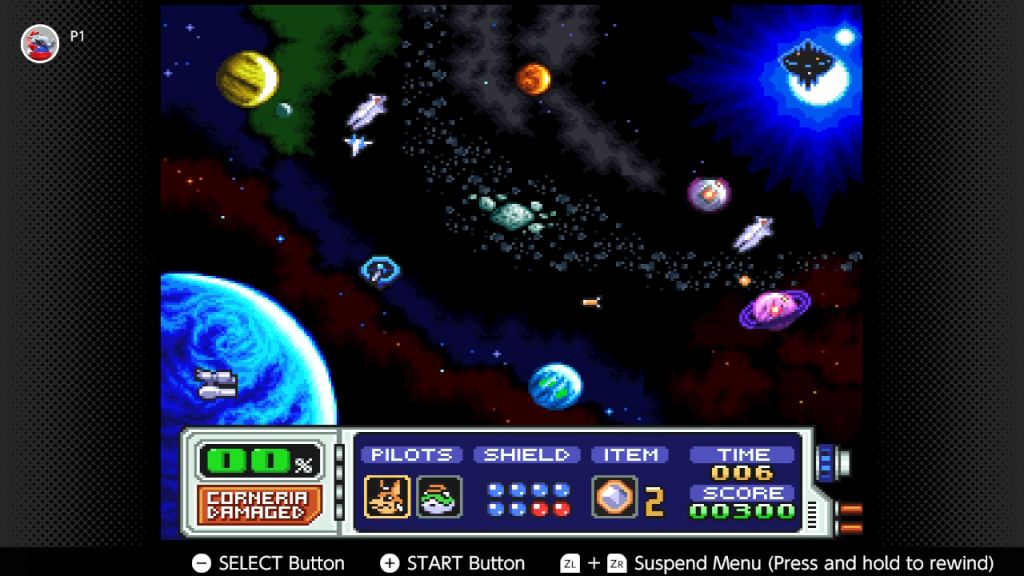This screenshot has height=576, width=1024.
Task: Select the yellow striped planet
Action: [x=247, y=78]
